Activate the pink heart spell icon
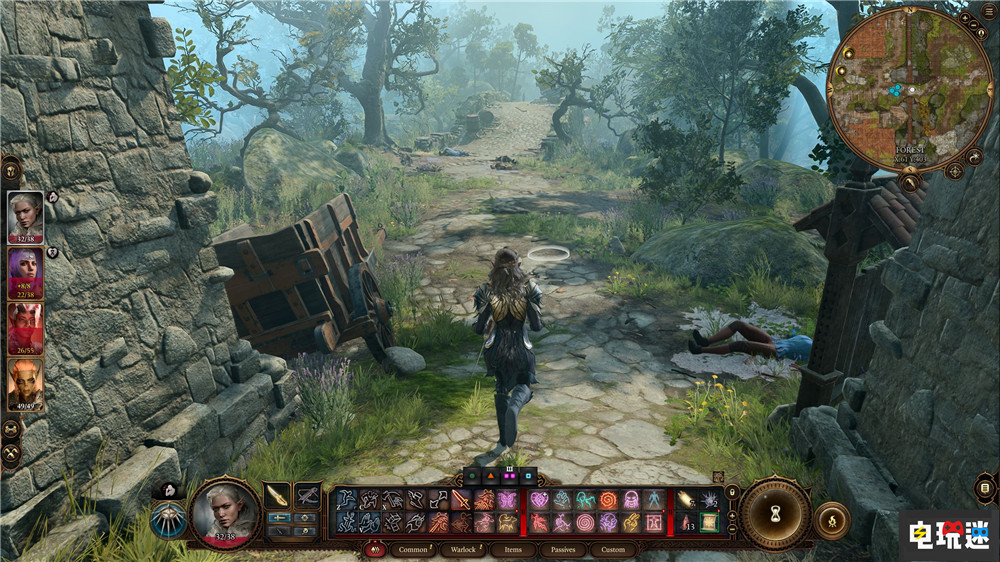This screenshot has width=1000, height=562. tap(540, 499)
